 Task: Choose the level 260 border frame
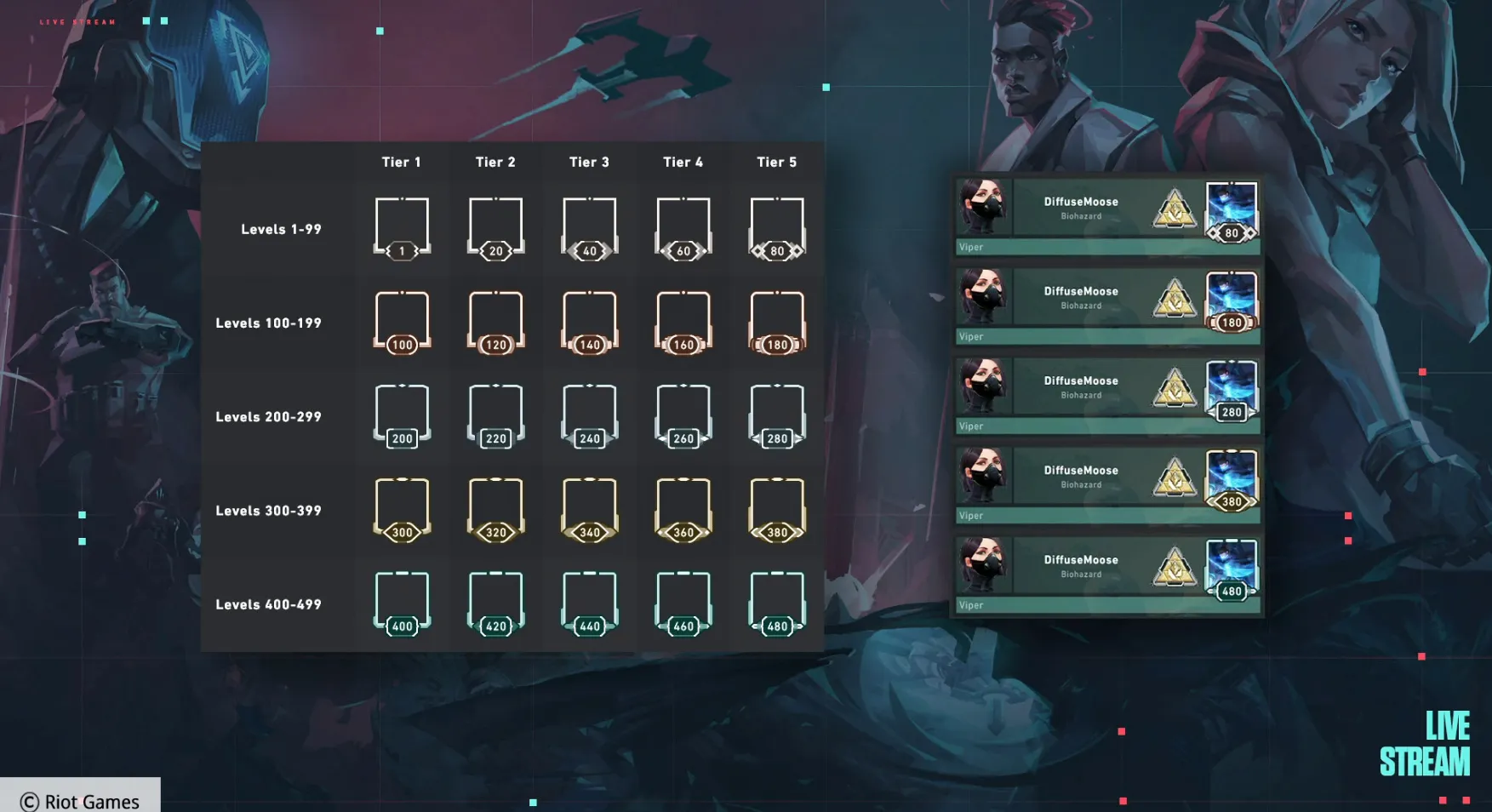(683, 415)
